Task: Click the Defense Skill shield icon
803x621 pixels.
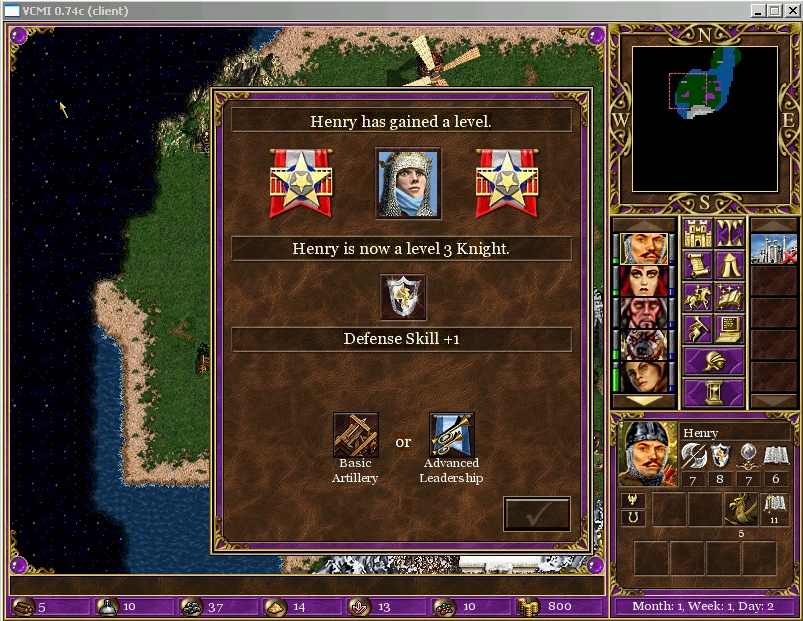Action: (403, 297)
